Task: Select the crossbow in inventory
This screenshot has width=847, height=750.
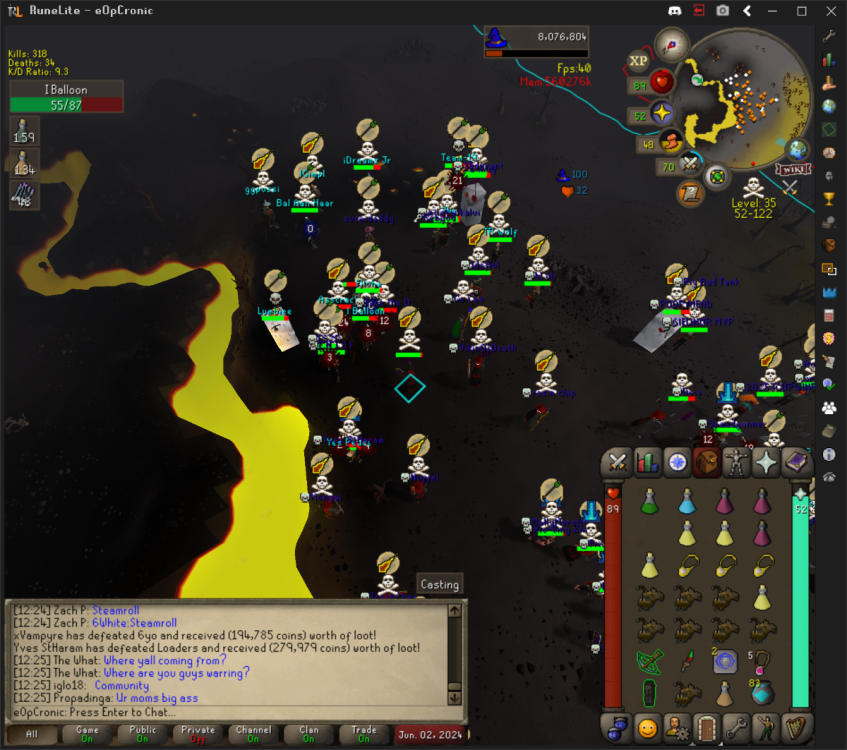Action: (x=650, y=661)
